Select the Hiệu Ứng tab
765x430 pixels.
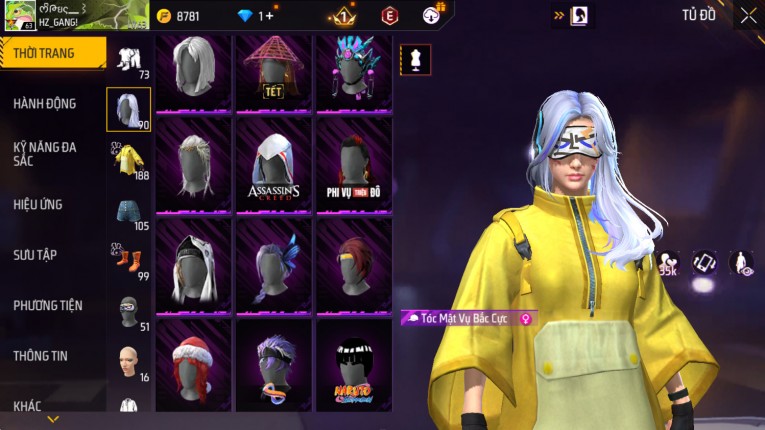tap(38, 205)
